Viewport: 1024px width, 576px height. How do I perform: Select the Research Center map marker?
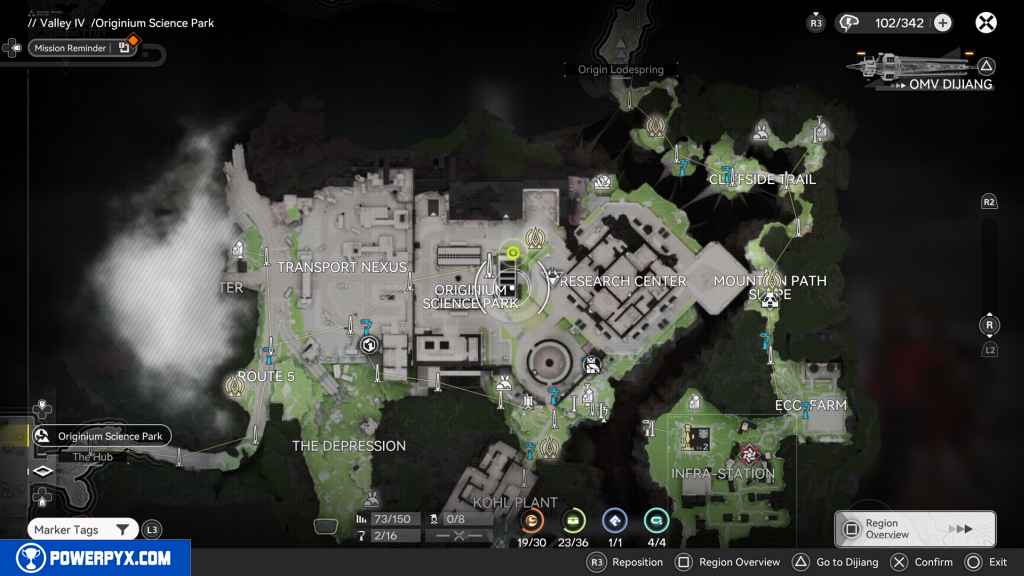pos(549,275)
